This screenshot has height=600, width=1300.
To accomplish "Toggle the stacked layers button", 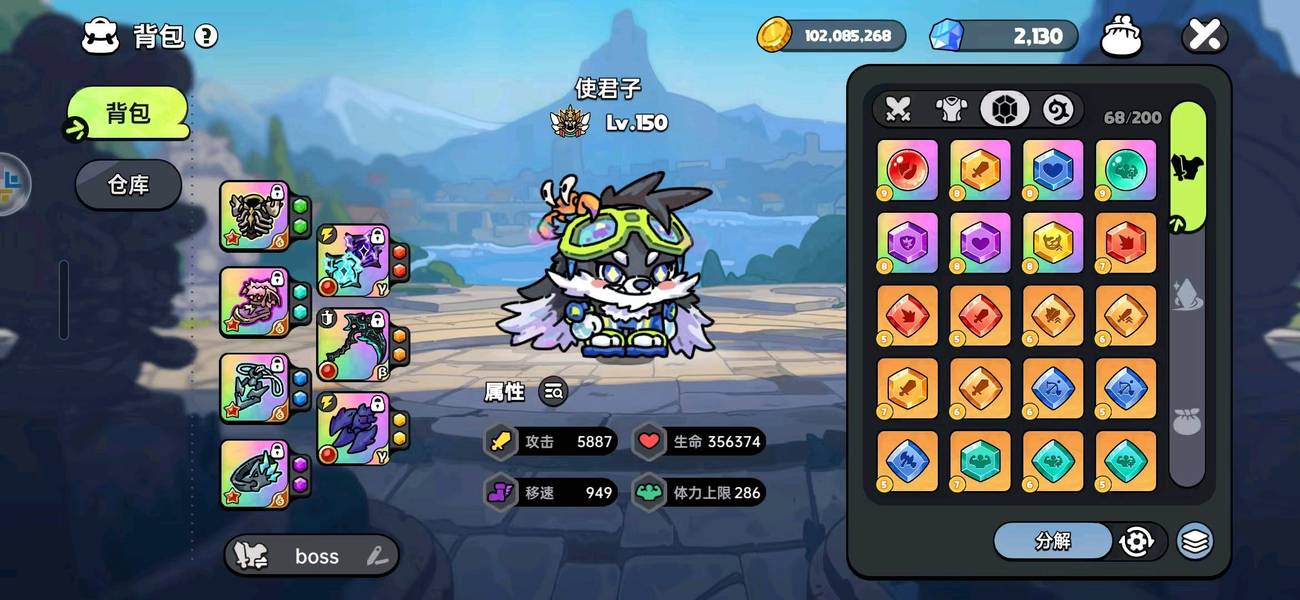I will pyautogui.click(x=1194, y=541).
